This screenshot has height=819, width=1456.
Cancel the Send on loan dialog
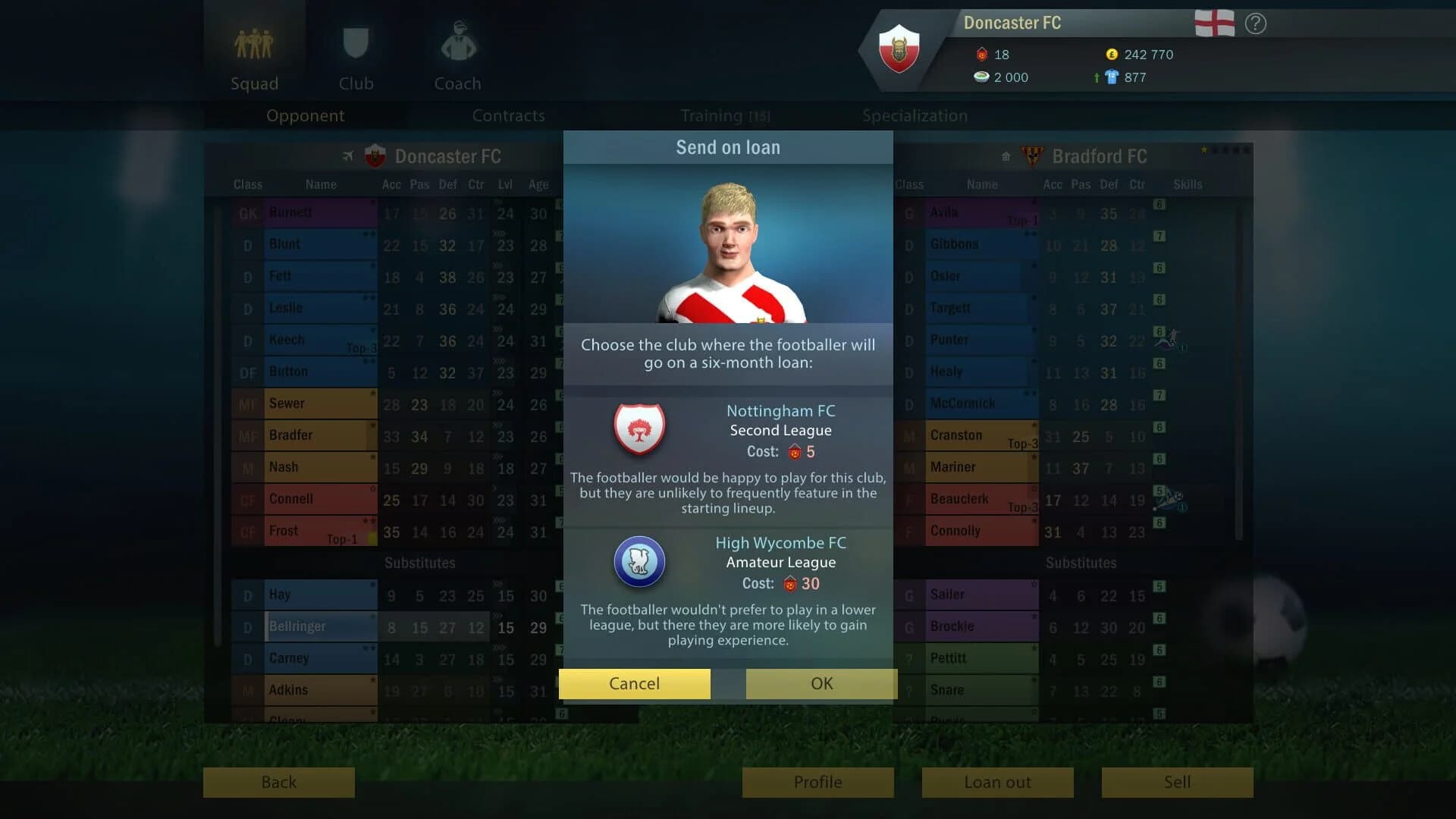tap(634, 683)
